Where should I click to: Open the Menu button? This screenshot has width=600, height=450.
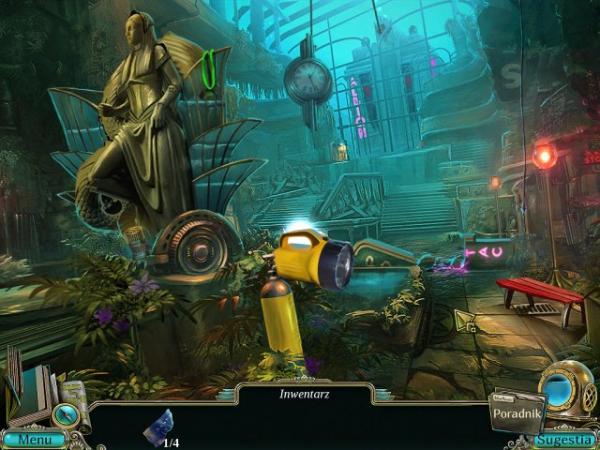[x=33, y=439]
